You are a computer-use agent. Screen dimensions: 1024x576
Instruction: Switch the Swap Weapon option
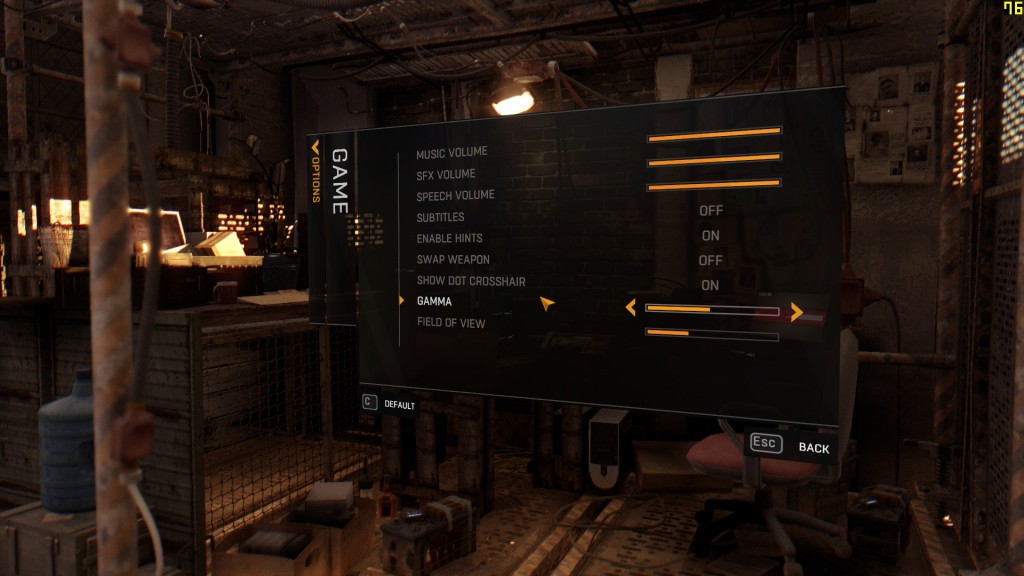tap(711, 261)
